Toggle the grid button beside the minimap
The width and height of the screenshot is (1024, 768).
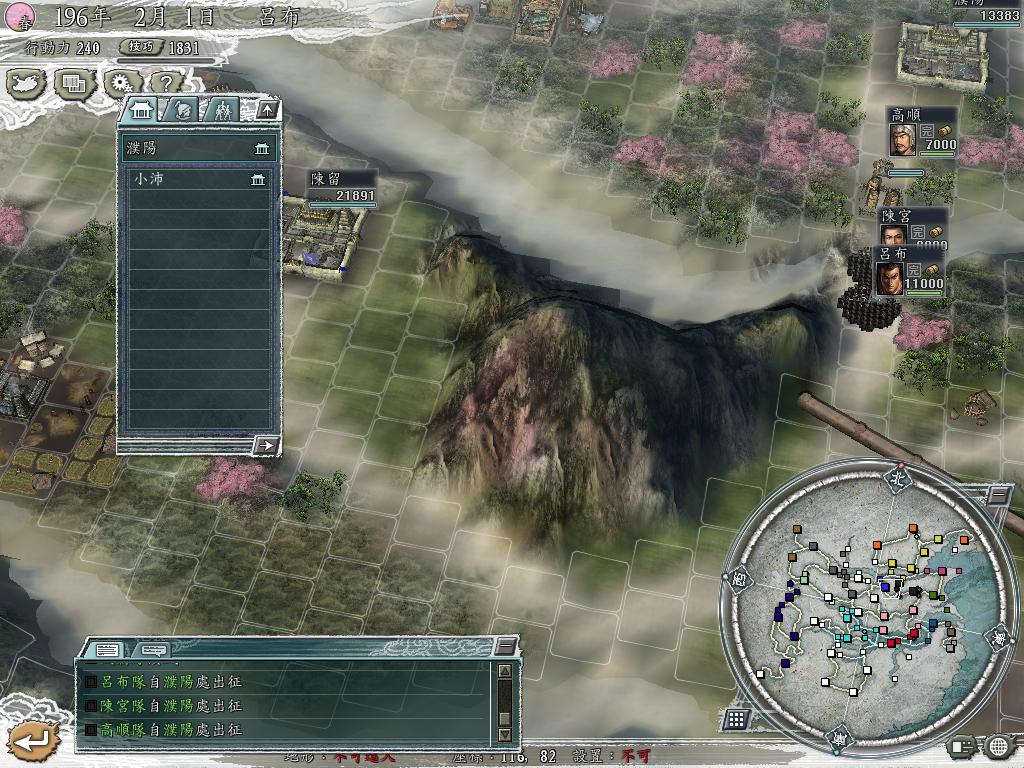[x=736, y=718]
